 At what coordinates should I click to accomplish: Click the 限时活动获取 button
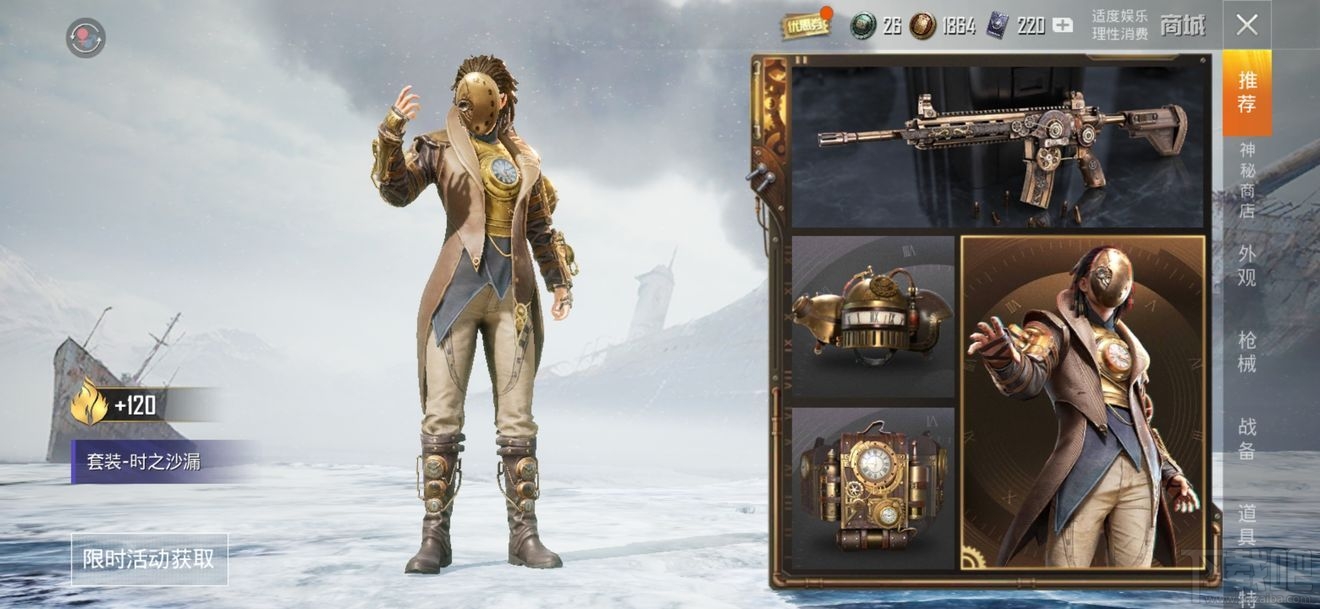149,559
